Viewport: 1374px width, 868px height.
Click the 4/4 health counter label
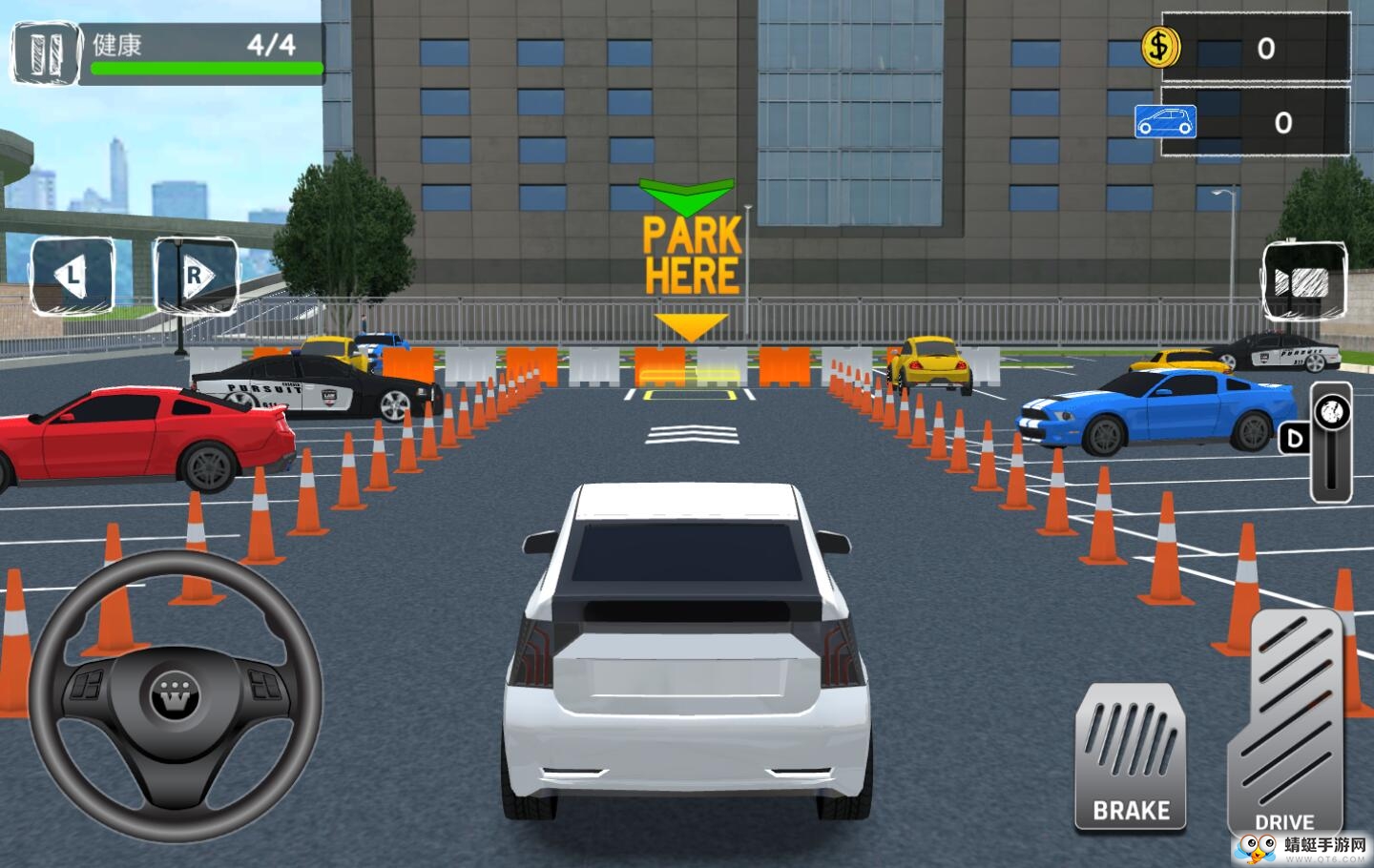click(270, 42)
